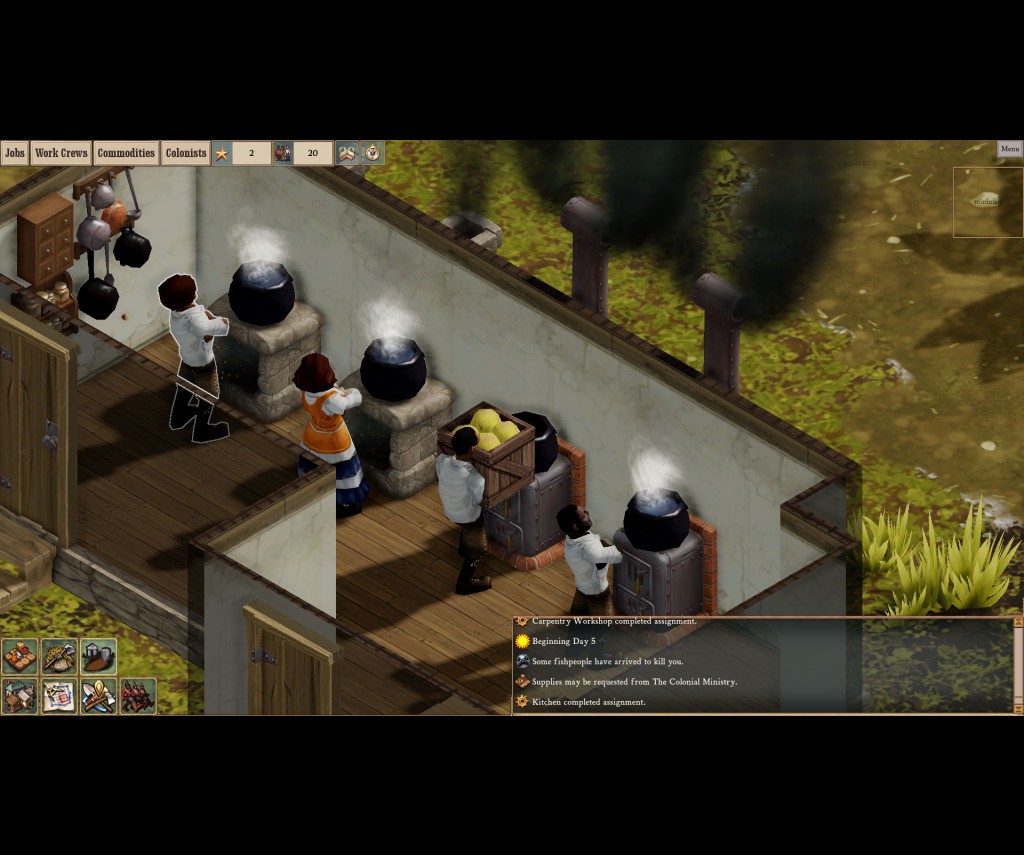Open the Work Crews panel
Image resolution: width=1024 pixels, height=855 pixels.
pyautogui.click(x=61, y=153)
